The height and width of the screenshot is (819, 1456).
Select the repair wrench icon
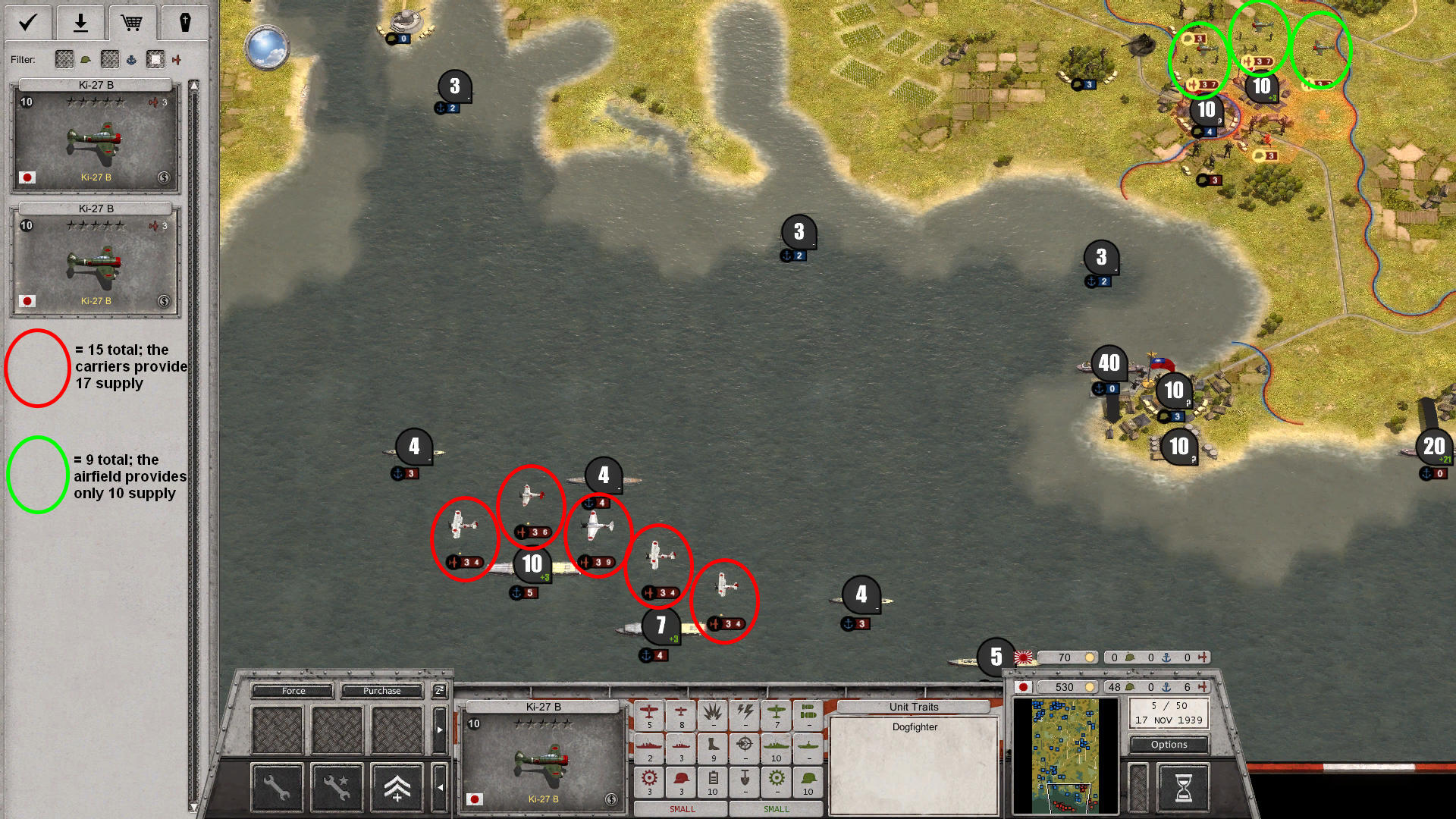pos(278,787)
